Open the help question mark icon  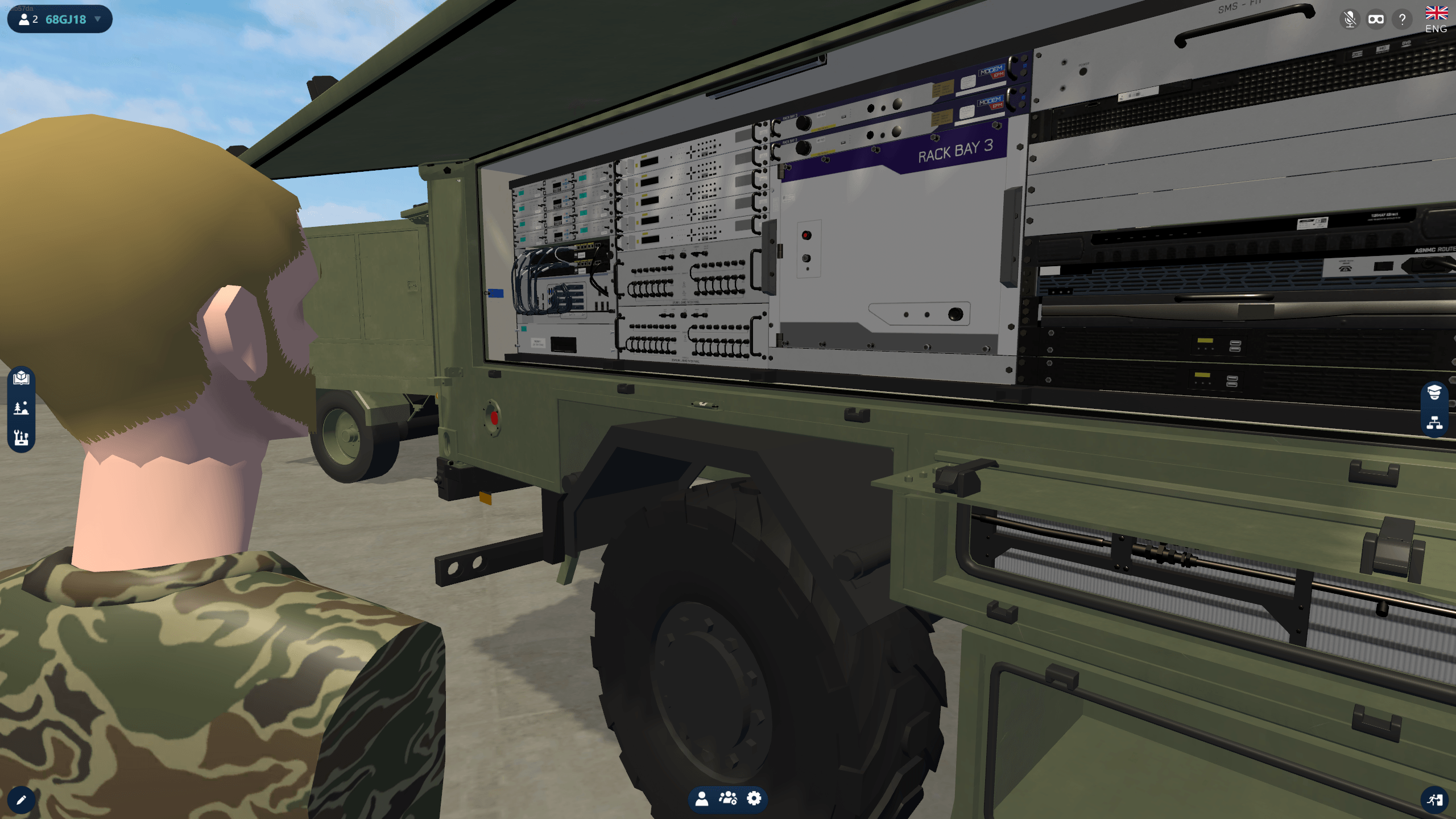click(1403, 19)
